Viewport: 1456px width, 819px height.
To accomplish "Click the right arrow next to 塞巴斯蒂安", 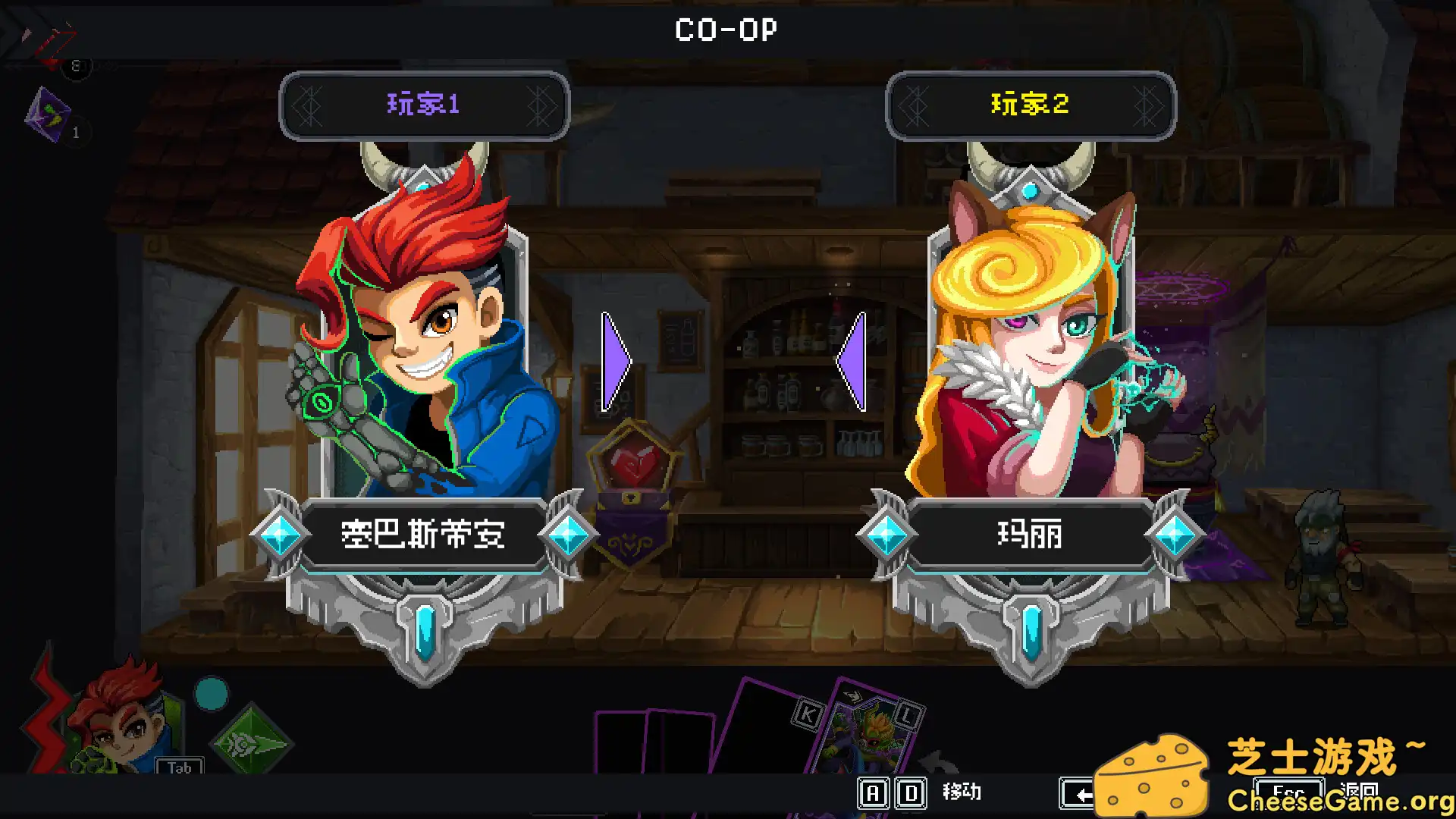I will pos(614,360).
